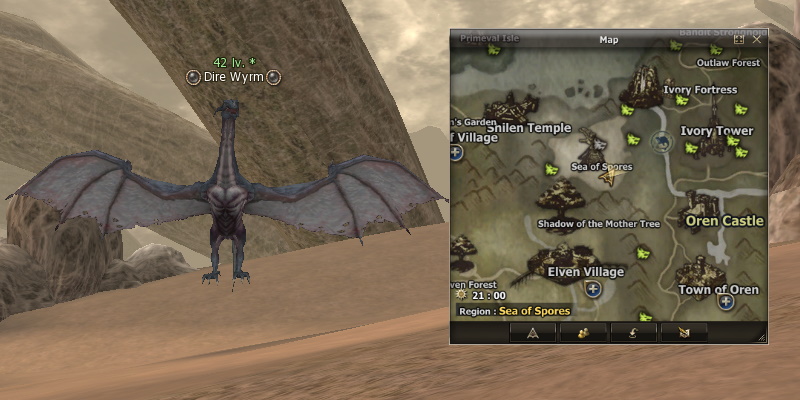
Task: Close the Map window
Action: pos(757,40)
